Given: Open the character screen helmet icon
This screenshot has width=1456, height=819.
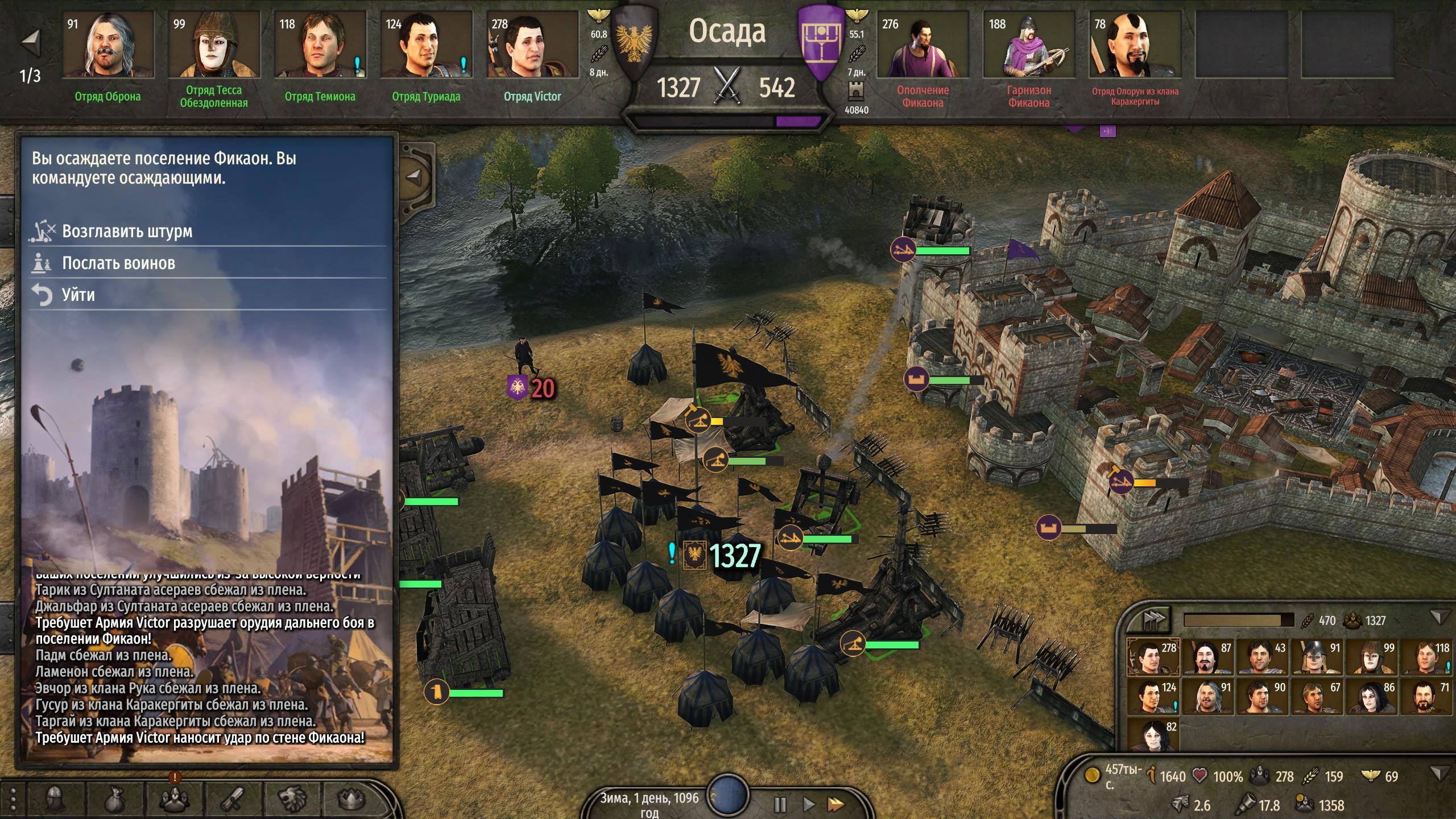Looking at the screenshot, I should pos(55,799).
